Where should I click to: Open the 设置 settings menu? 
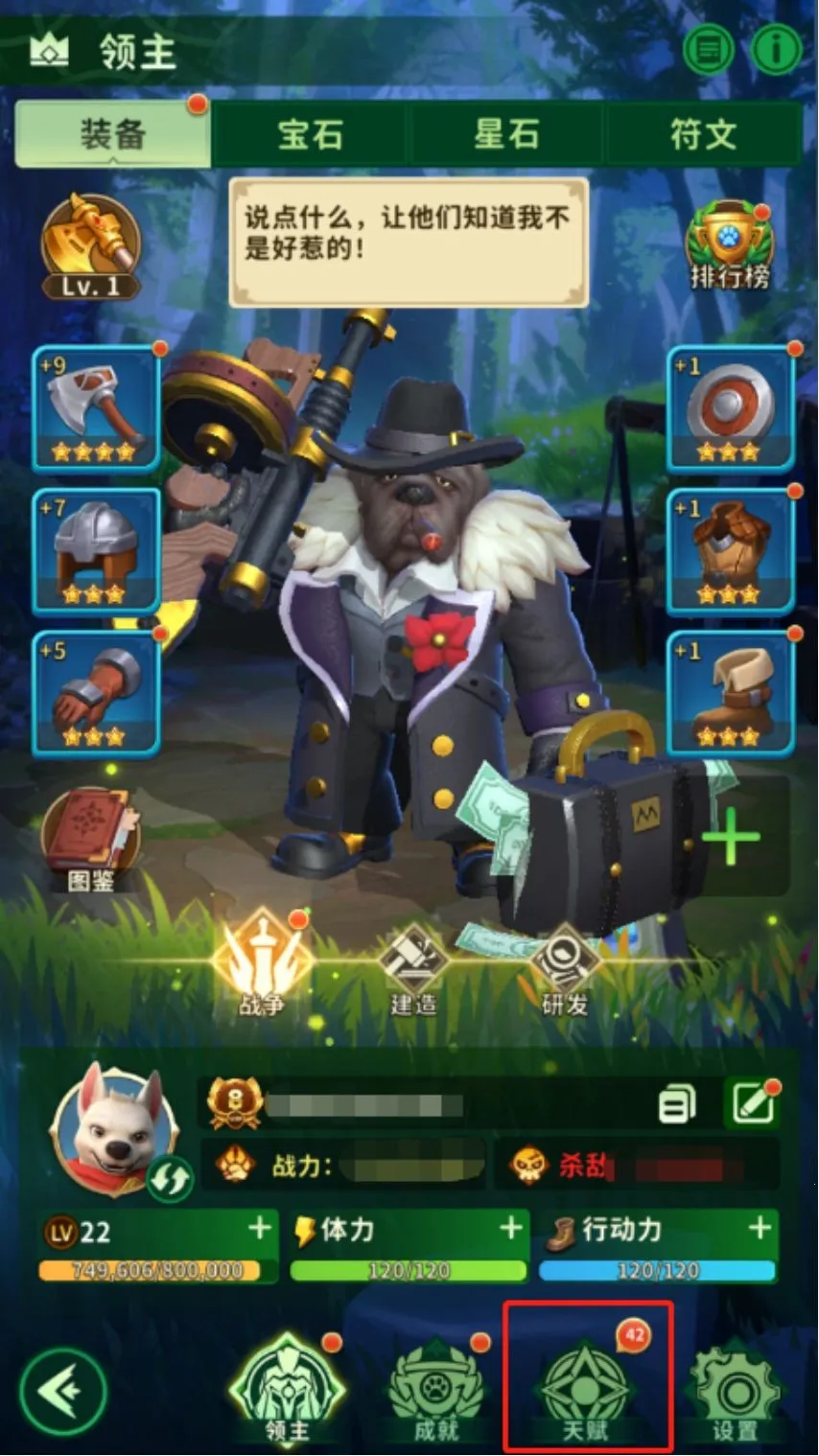736,1390
